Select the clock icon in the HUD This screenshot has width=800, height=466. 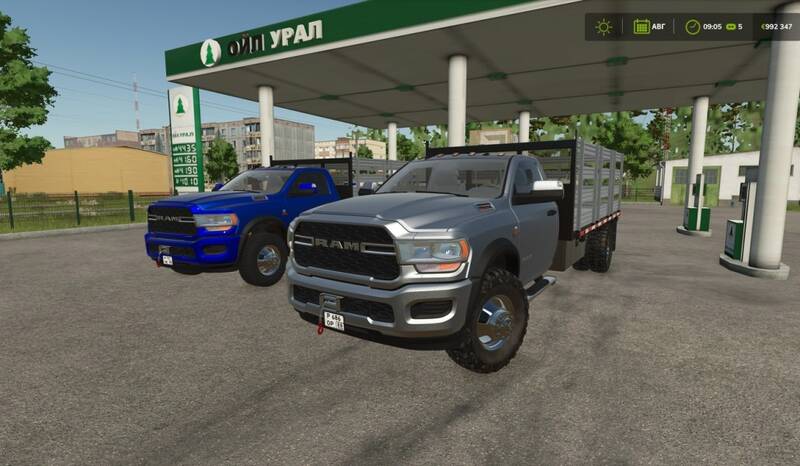coord(692,27)
